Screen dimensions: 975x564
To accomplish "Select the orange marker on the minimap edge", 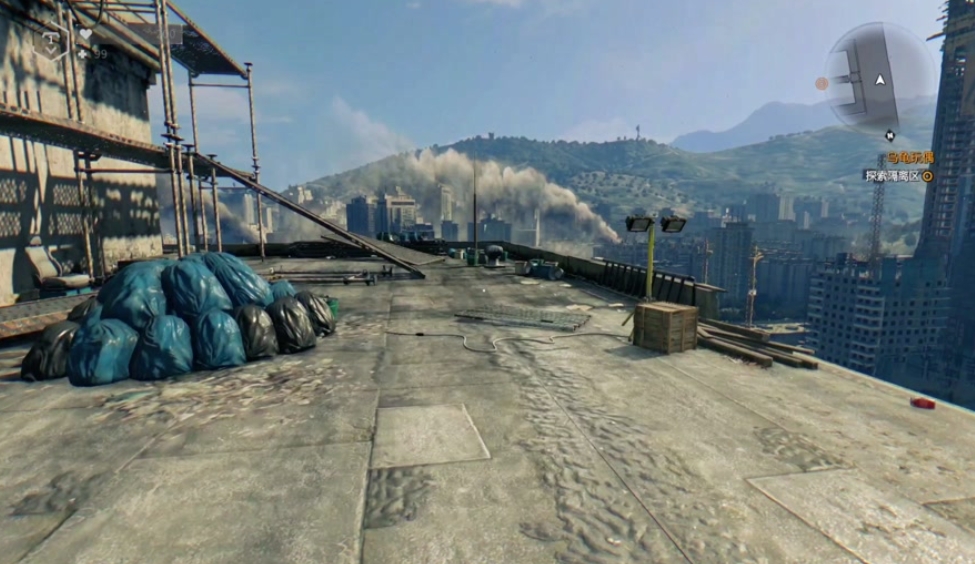I will pyautogui.click(x=822, y=83).
